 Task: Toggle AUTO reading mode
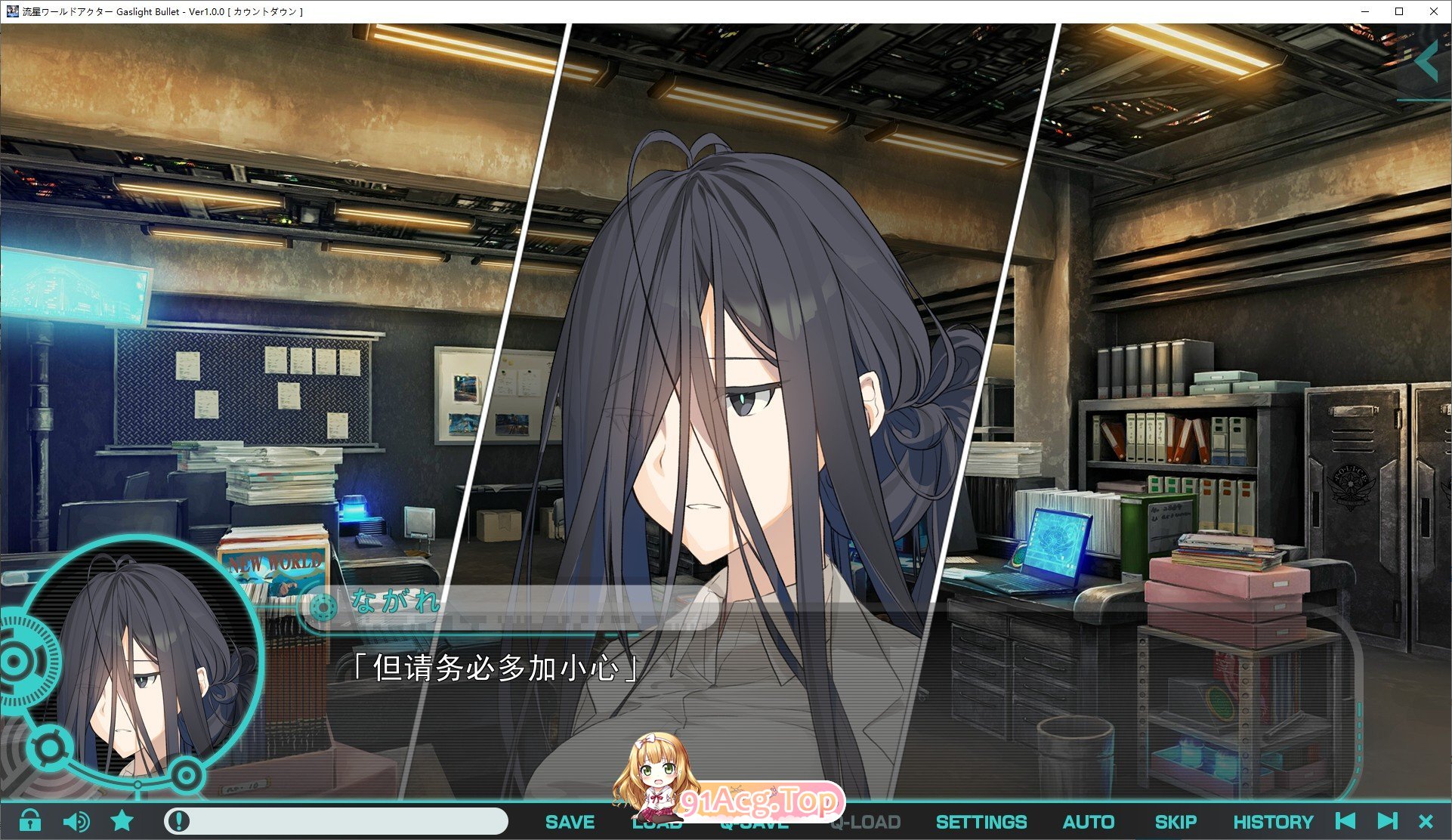1088,821
